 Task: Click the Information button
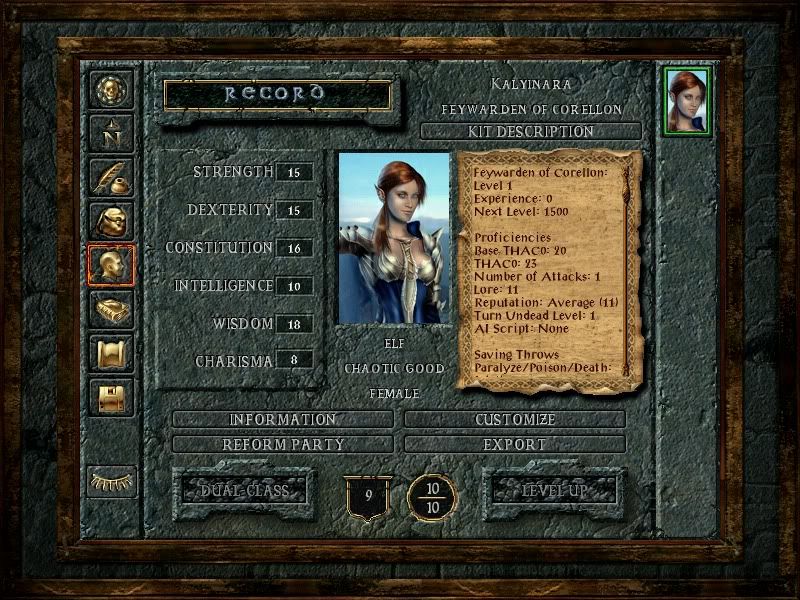283,420
